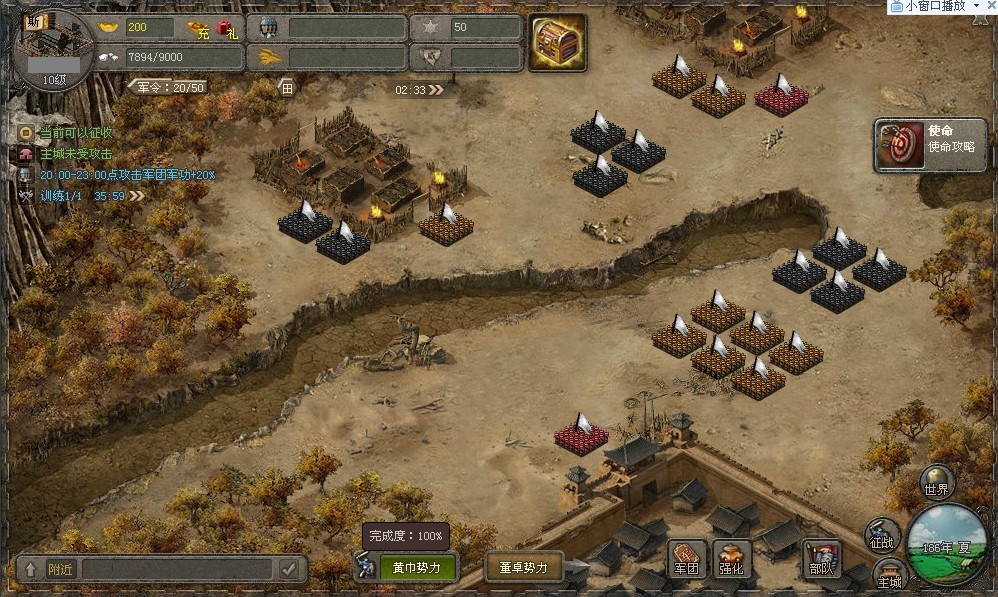The height and width of the screenshot is (597, 998).
Task: Click the 充 recharge gold ingot icon
Action: click(x=200, y=28)
